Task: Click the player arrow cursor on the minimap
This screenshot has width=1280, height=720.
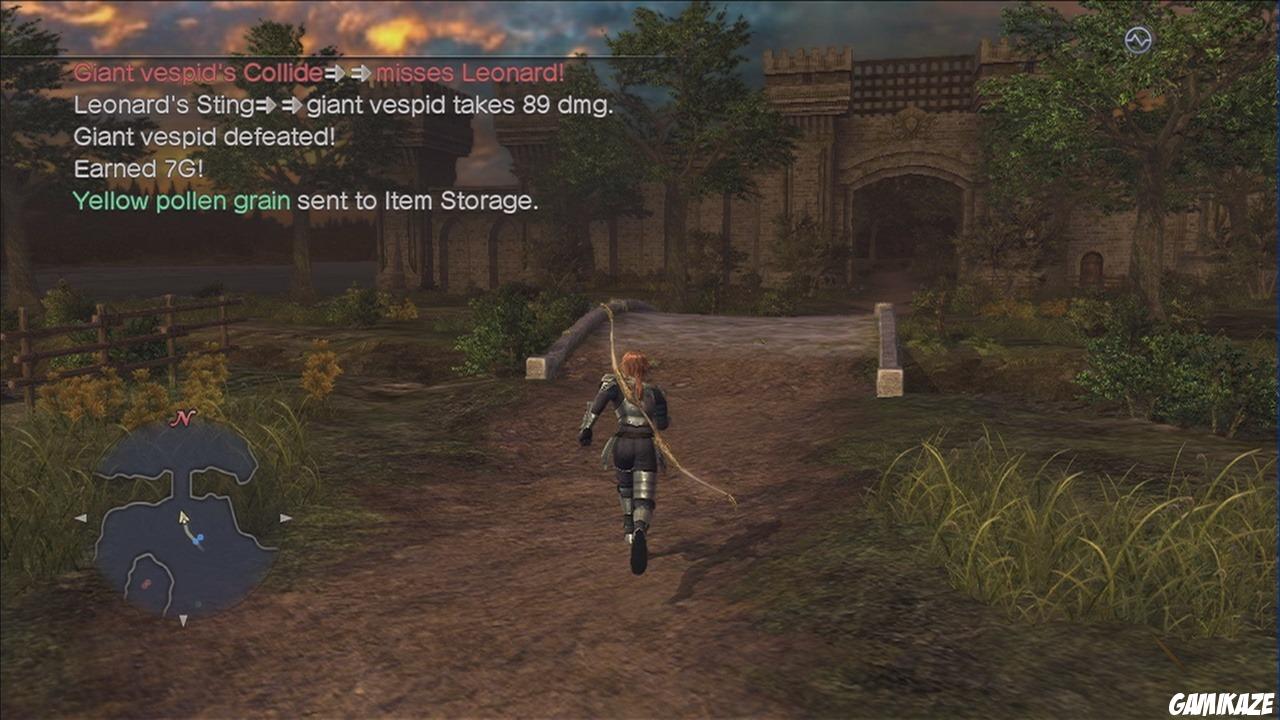Action: [x=183, y=519]
